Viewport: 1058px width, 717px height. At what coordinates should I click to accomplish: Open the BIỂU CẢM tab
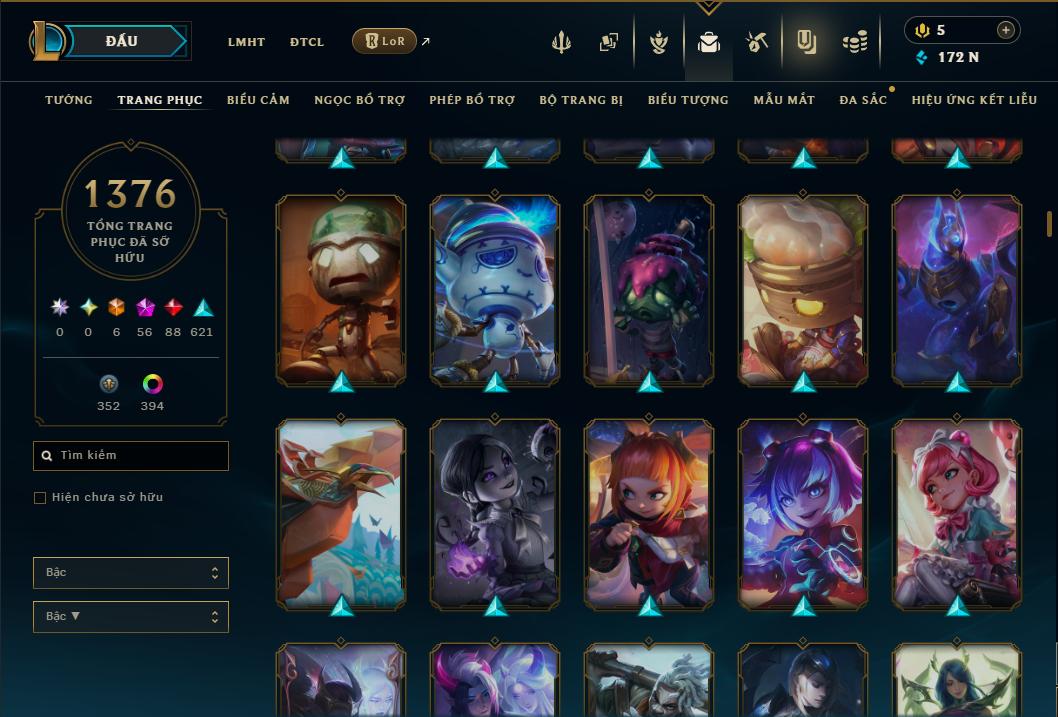pyautogui.click(x=258, y=100)
